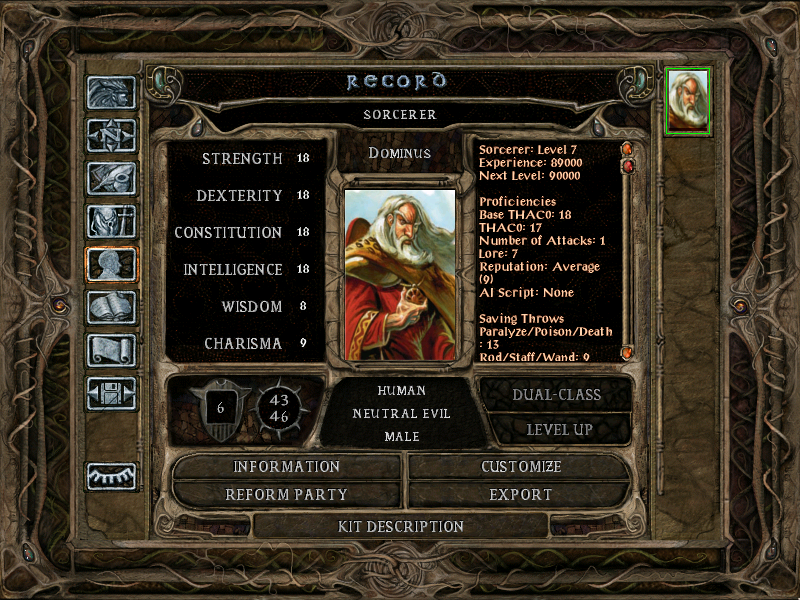The image size is (800, 600).
Task: Export the character
Action: 521,494
